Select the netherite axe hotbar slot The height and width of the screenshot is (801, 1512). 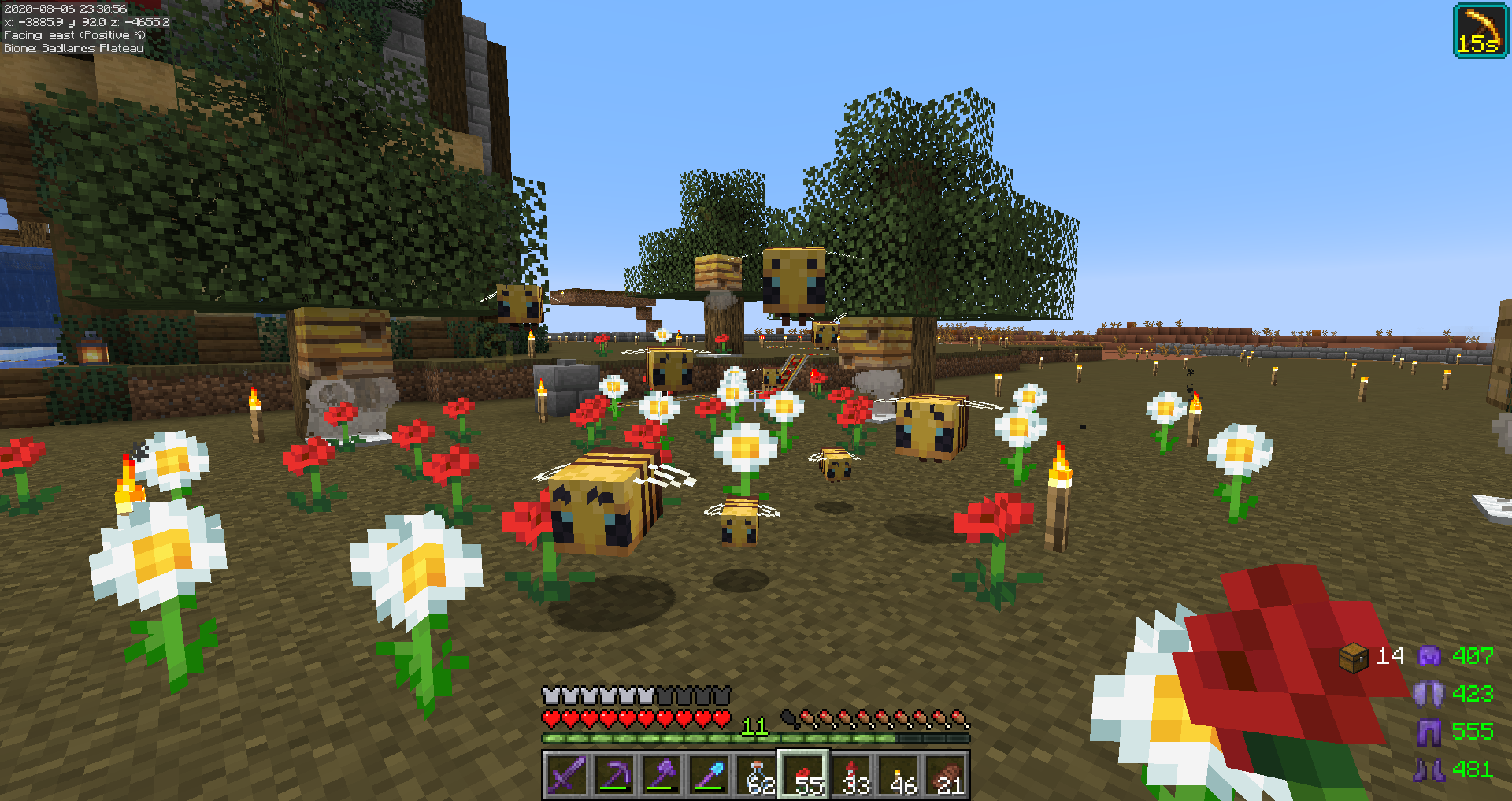(x=661, y=775)
